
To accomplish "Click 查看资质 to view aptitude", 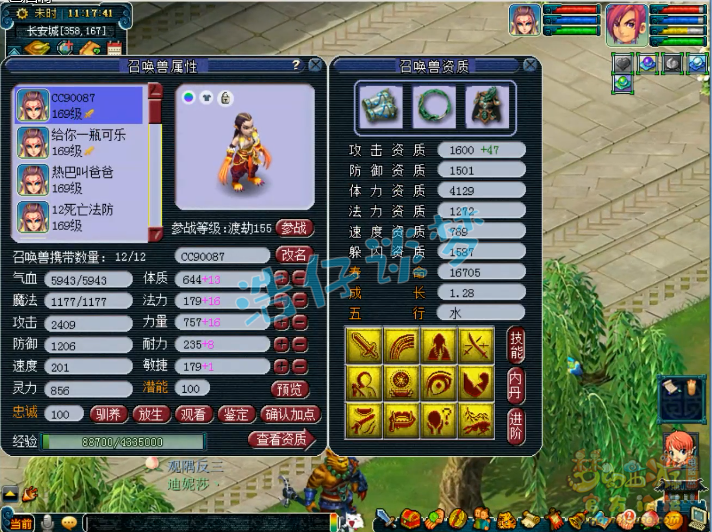I will point(281,439).
